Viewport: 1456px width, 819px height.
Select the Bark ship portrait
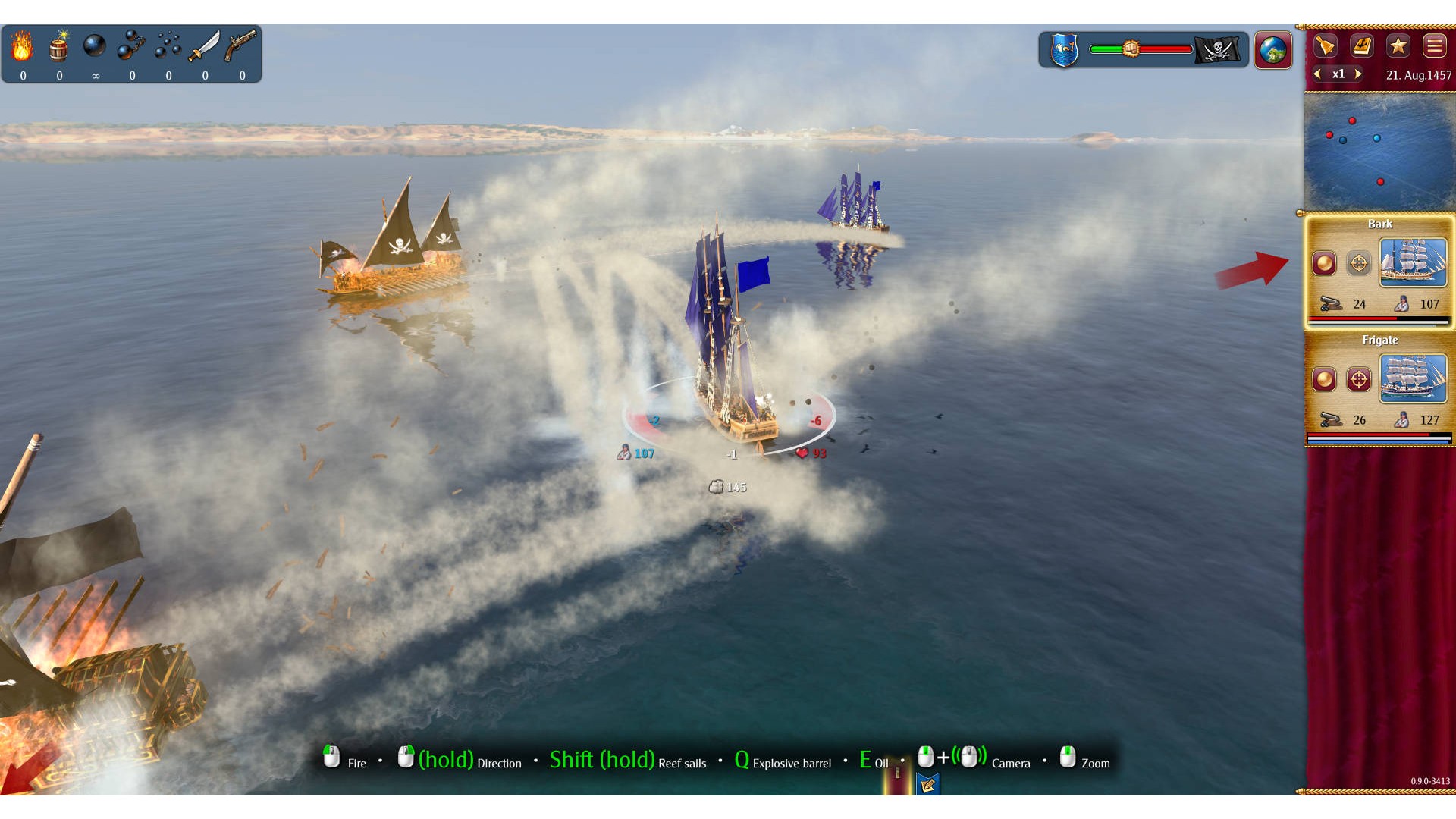tap(1413, 262)
